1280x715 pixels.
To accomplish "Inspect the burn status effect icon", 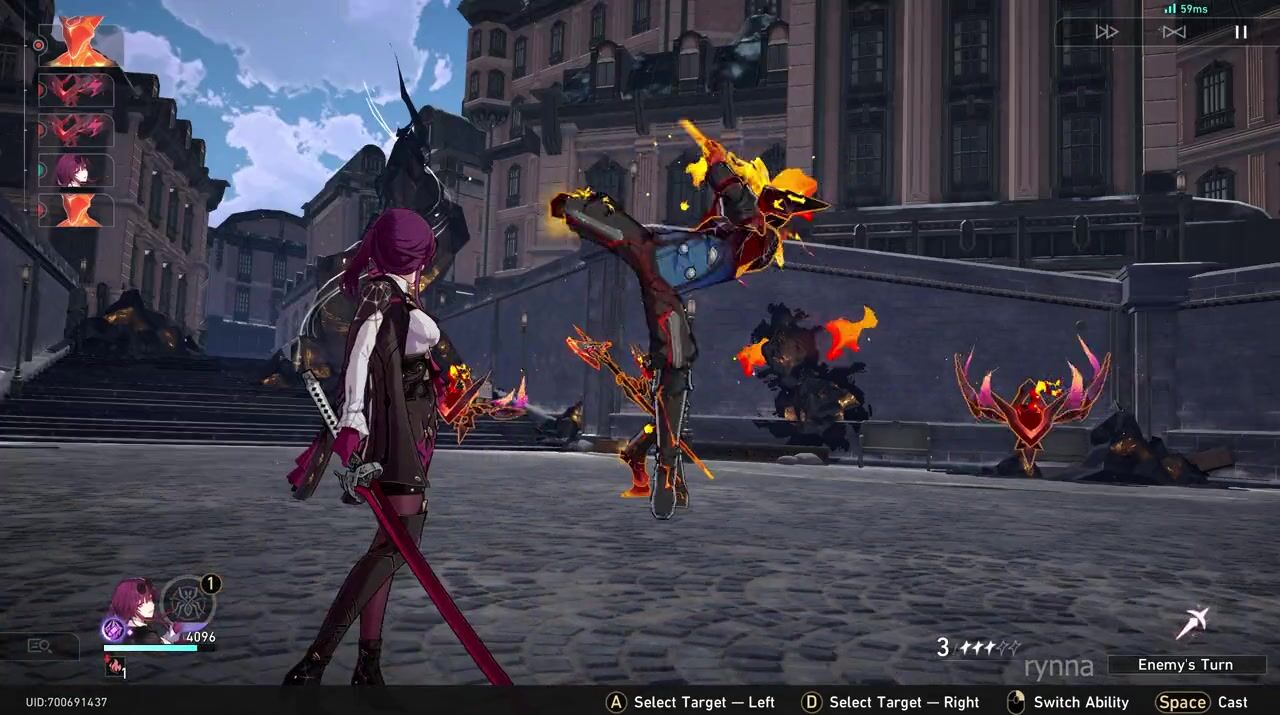I will click(x=114, y=666).
